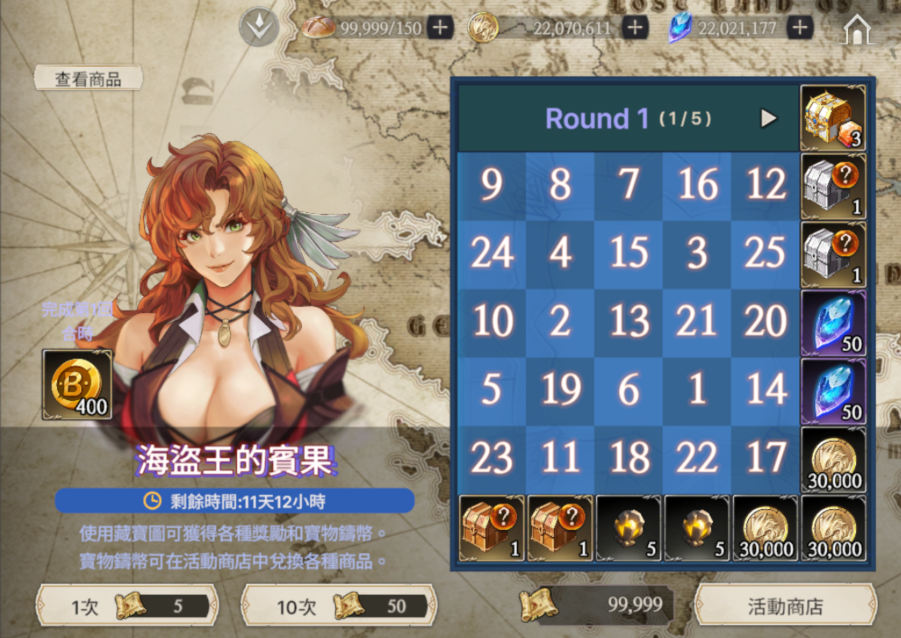
Task: Collapse the top bar with the down-arrow icon
Action: tap(258, 28)
